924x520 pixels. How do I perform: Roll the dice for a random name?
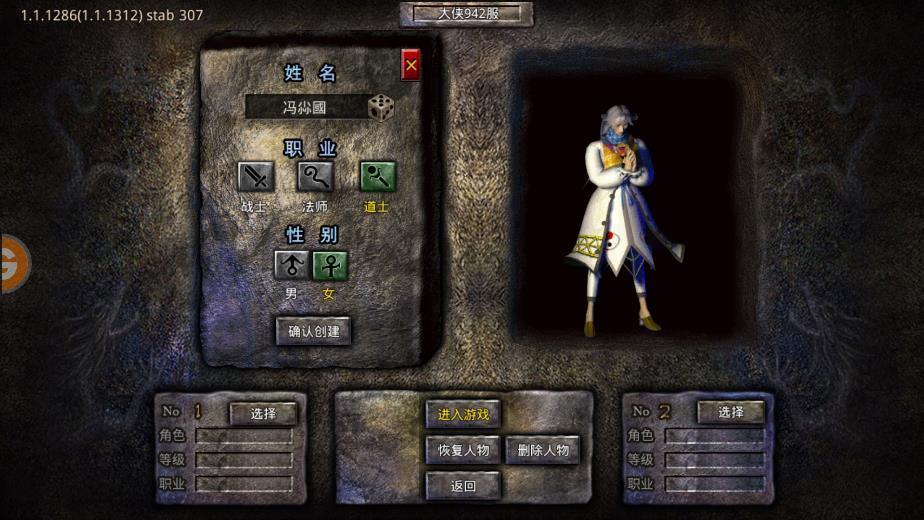point(380,107)
